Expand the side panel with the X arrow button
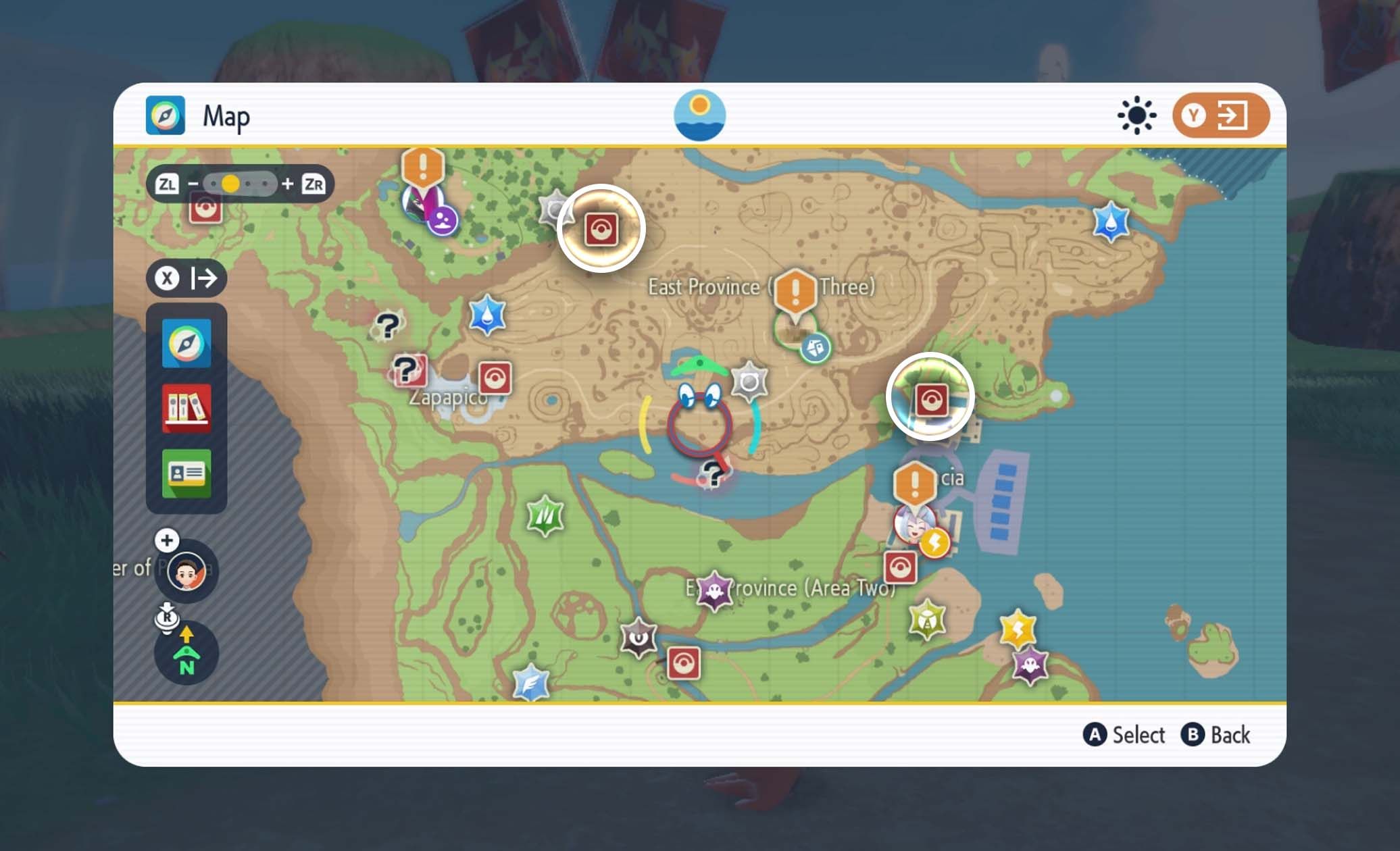 (186, 277)
